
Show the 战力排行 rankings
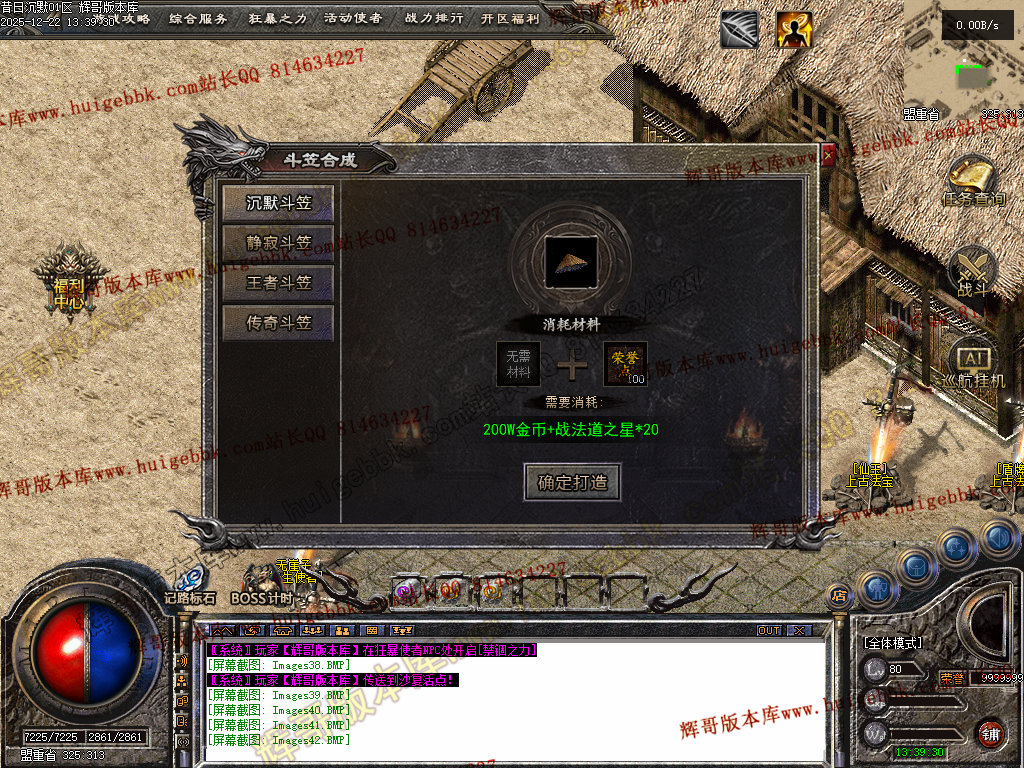[x=433, y=18]
